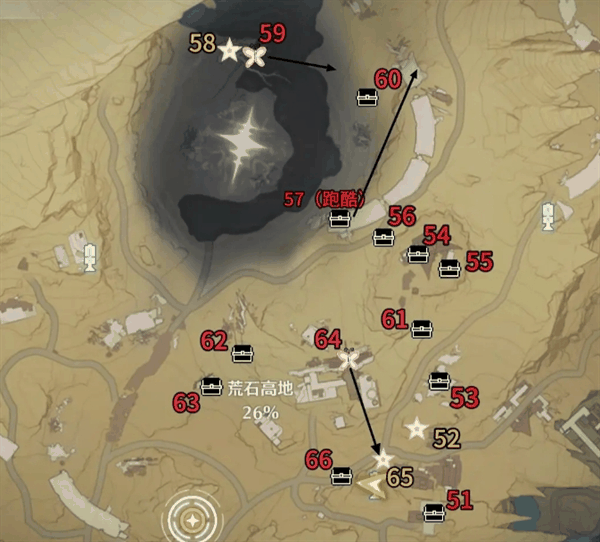
Task: Select the chest marker labeled 61
Action: click(x=422, y=328)
